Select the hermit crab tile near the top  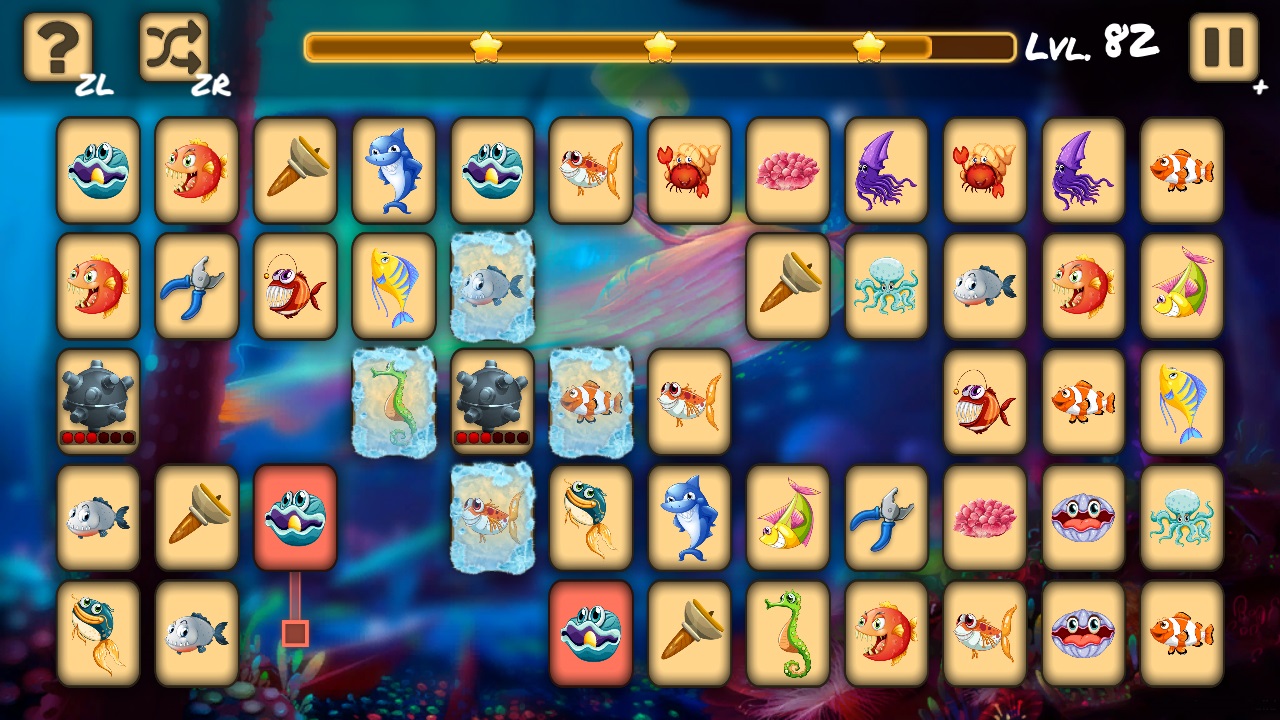688,168
